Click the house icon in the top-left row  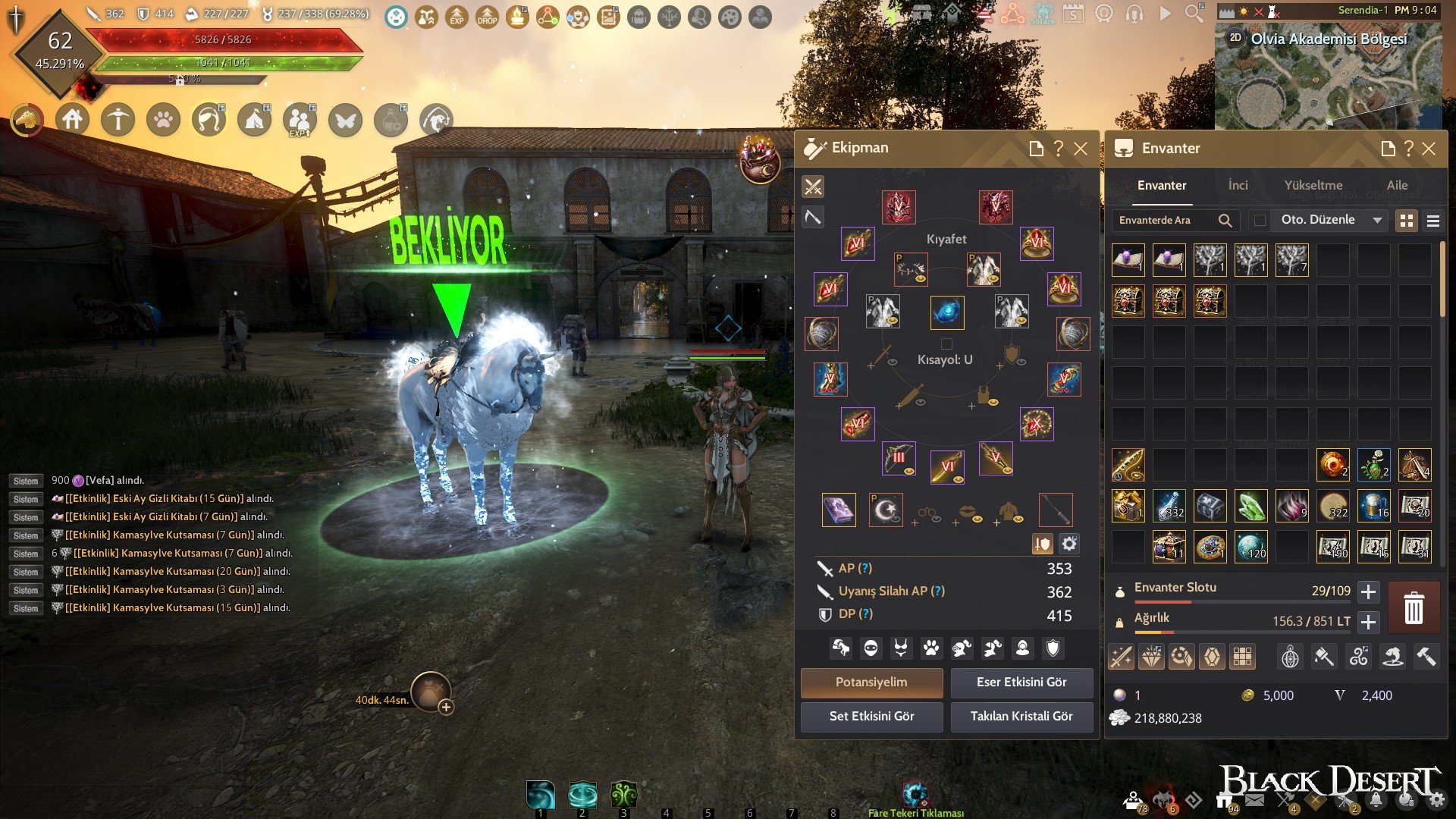tap(72, 120)
